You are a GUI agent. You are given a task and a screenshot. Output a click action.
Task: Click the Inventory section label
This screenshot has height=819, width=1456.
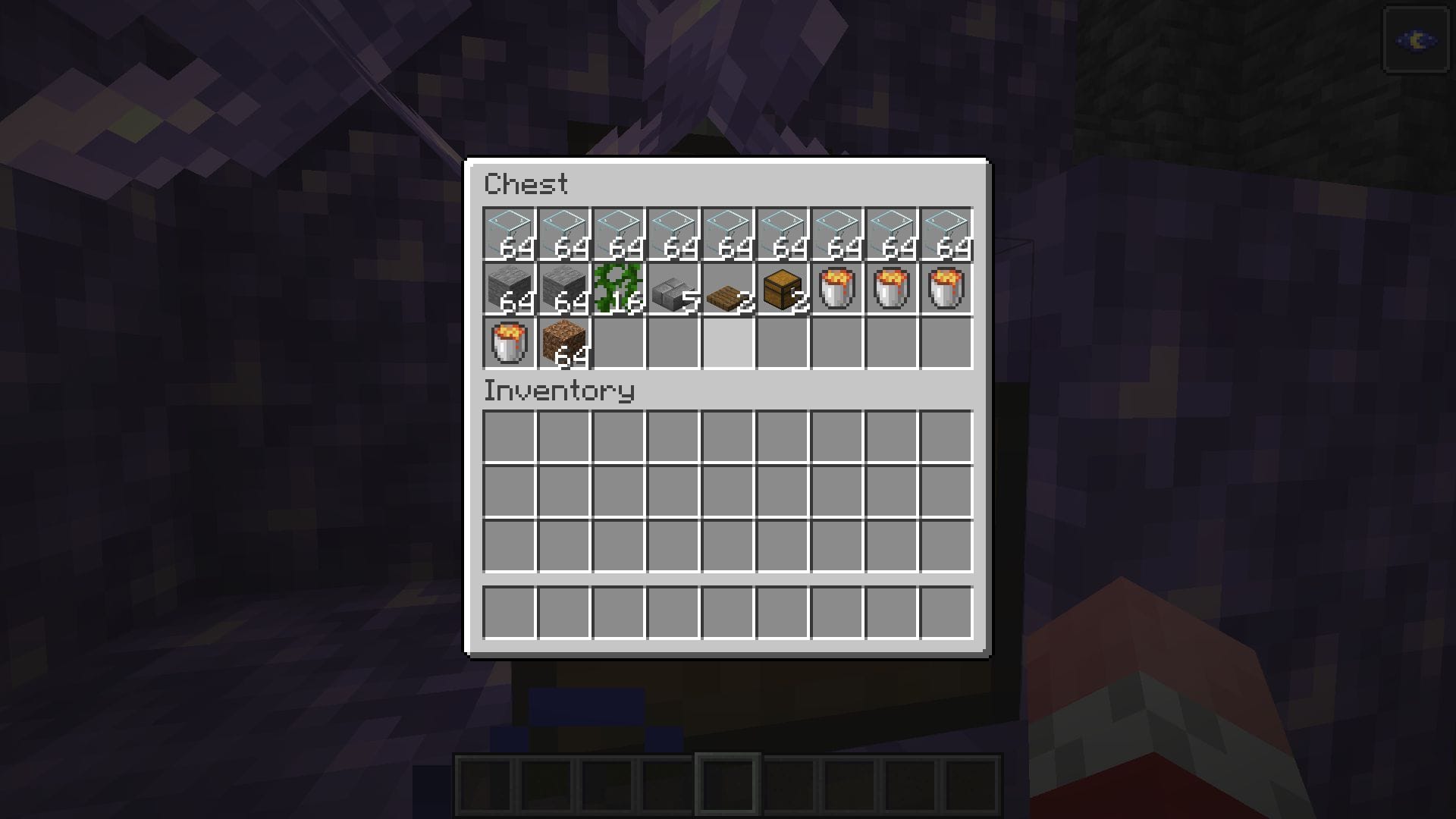click(x=558, y=391)
